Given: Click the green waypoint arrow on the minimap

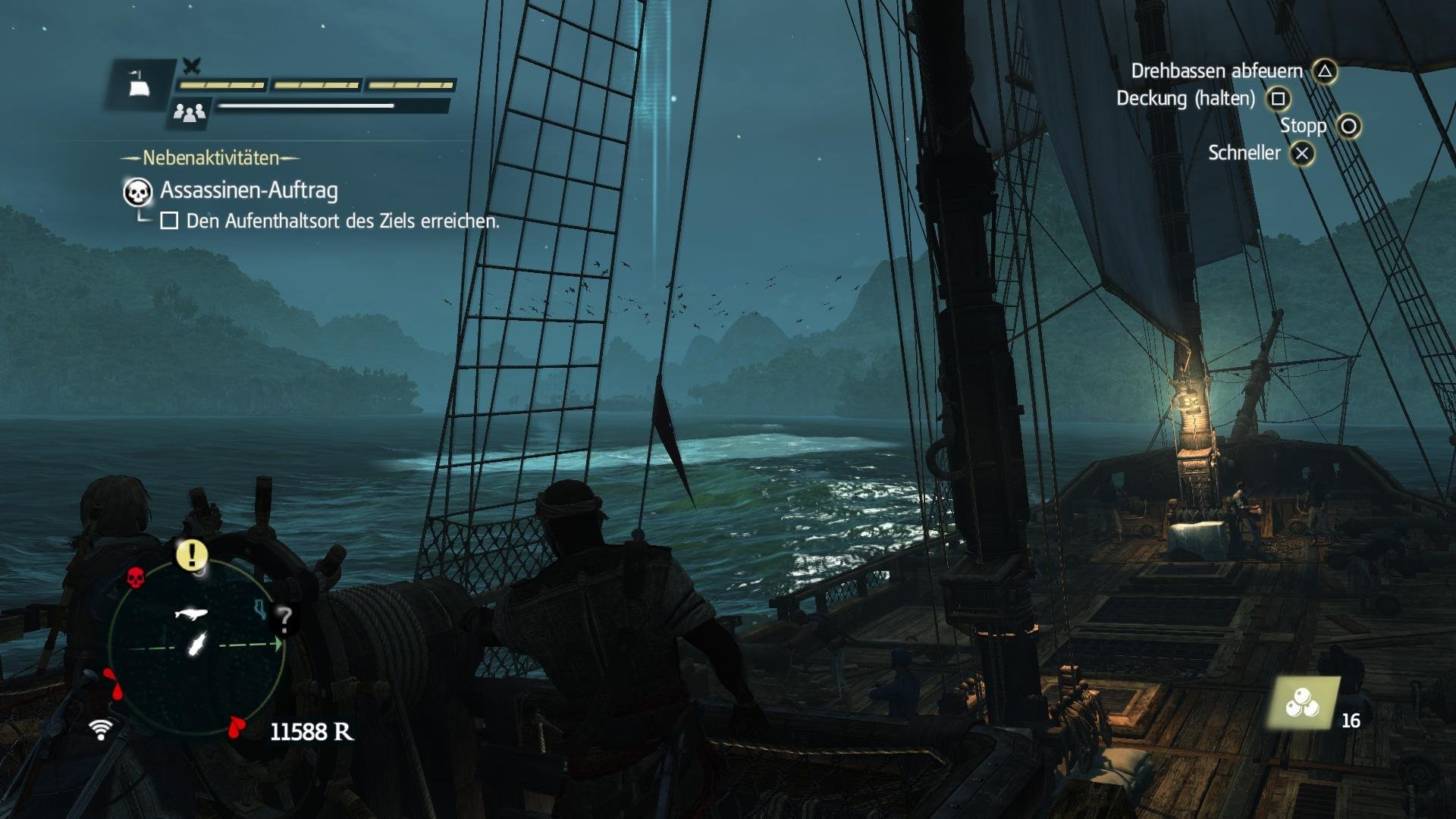Looking at the screenshot, I should tap(278, 644).
